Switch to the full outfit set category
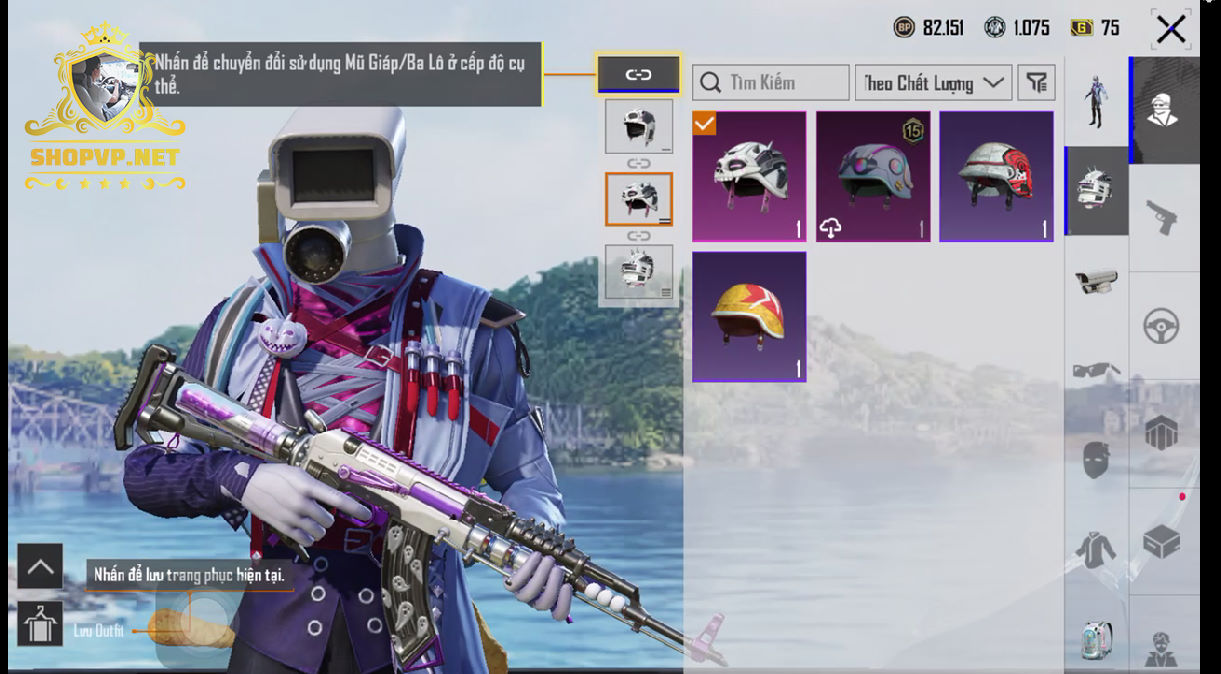1221x674 pixels. [1096, 102]
